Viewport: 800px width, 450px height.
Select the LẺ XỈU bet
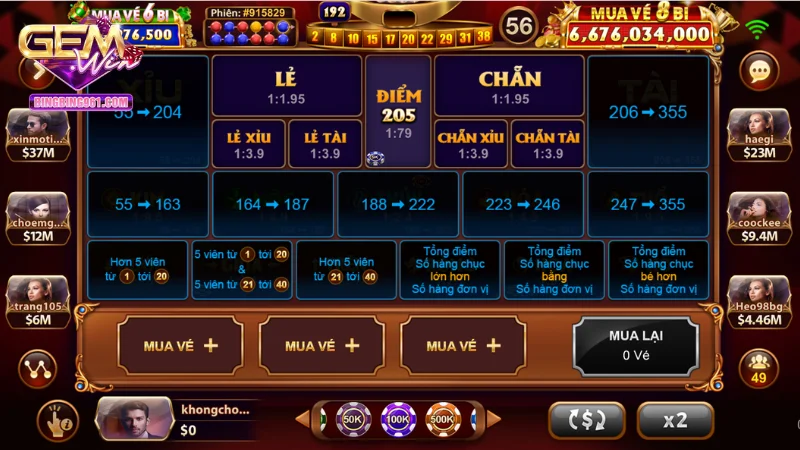click(x=249, y=144)
